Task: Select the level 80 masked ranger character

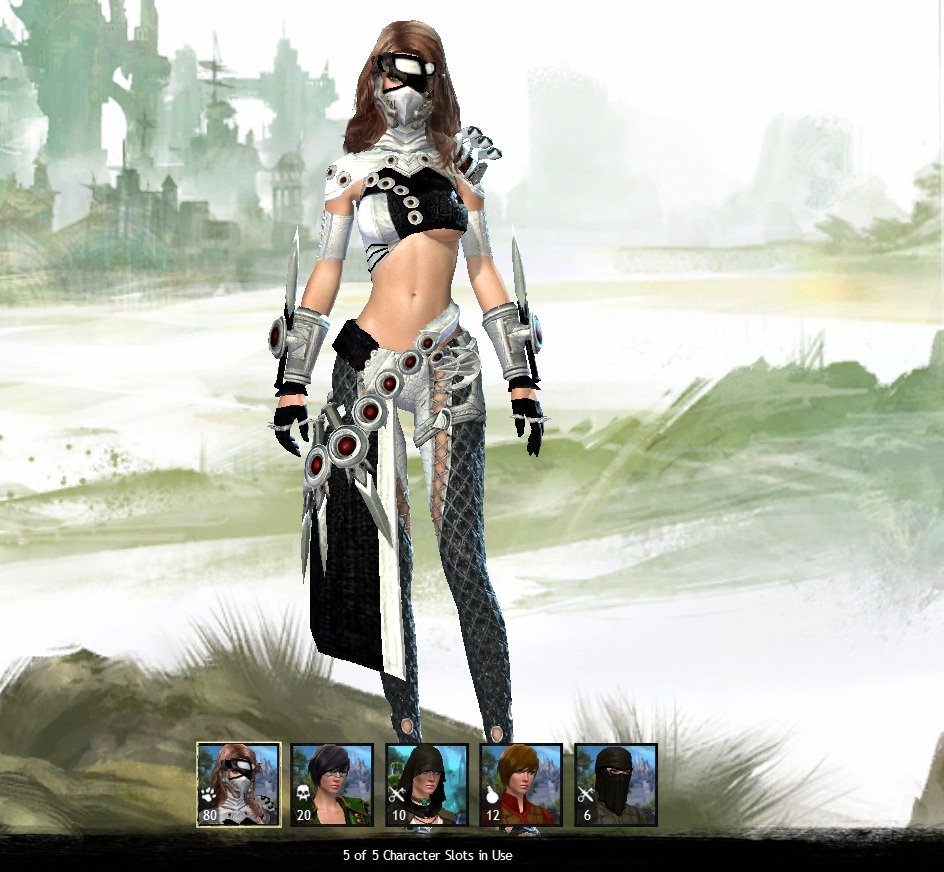Action: (x=238, y=784)
